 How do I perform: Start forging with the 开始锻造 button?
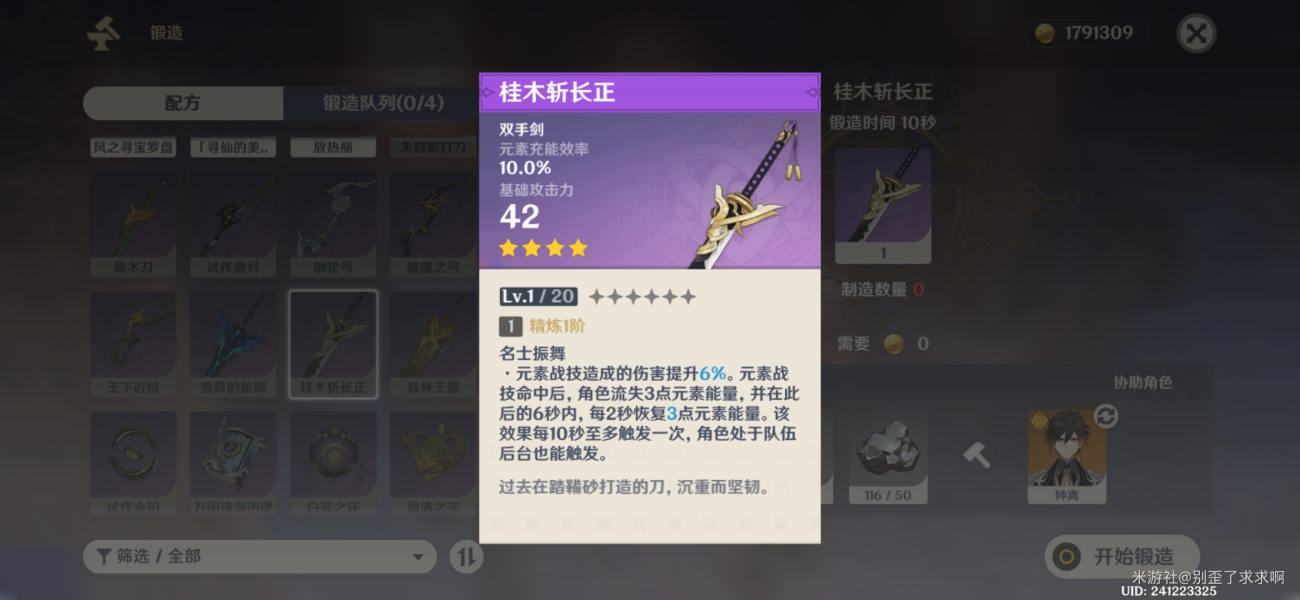coord(1122,556)
